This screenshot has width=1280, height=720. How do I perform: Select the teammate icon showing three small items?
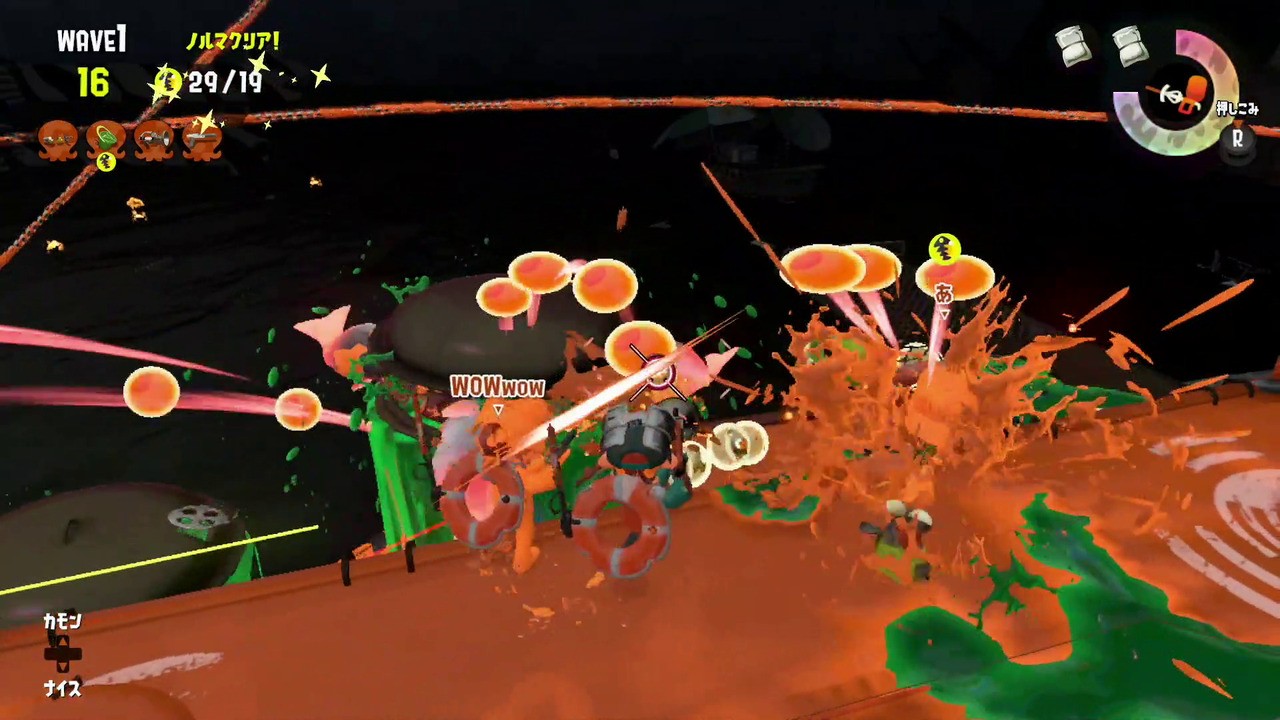pos(57,139)
